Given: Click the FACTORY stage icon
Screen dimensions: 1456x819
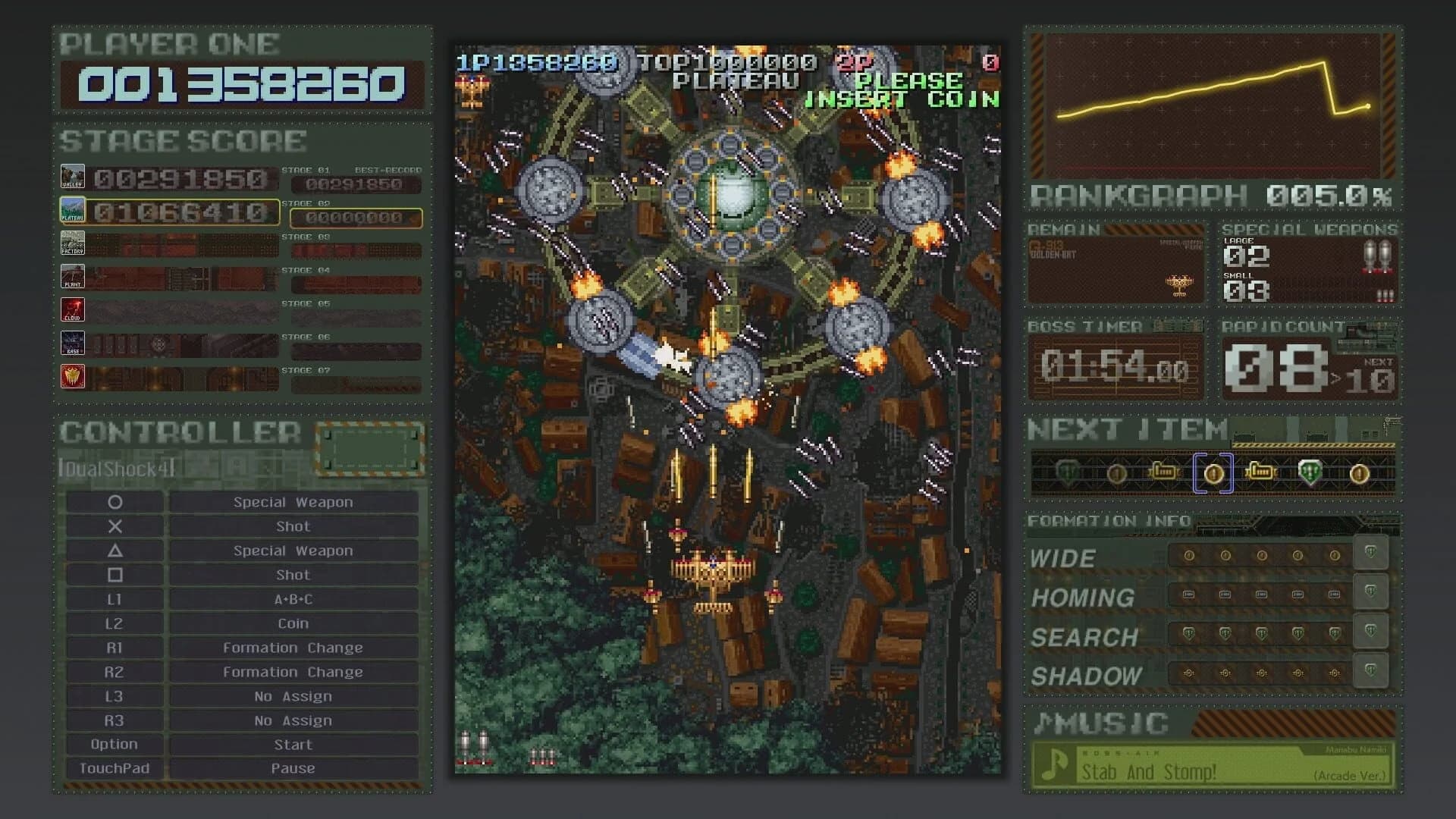Looking at the screenshot, I should [74, 243].
